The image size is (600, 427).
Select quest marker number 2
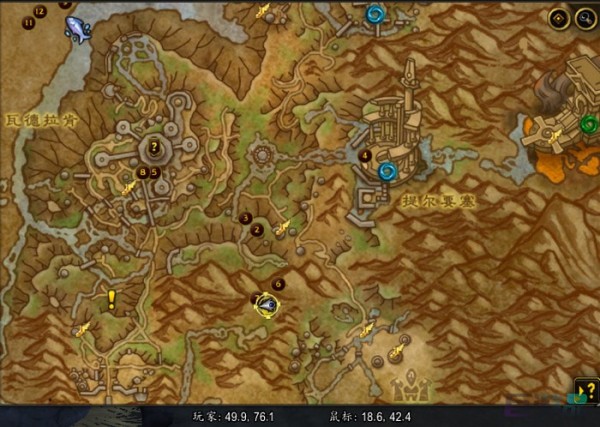click(x=257, y=230)
